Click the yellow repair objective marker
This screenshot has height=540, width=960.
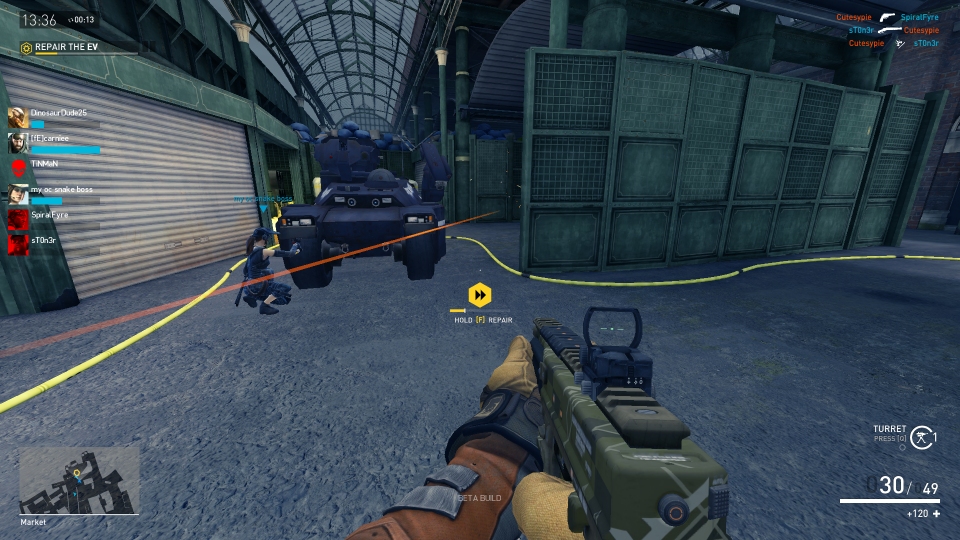point(481,295)
